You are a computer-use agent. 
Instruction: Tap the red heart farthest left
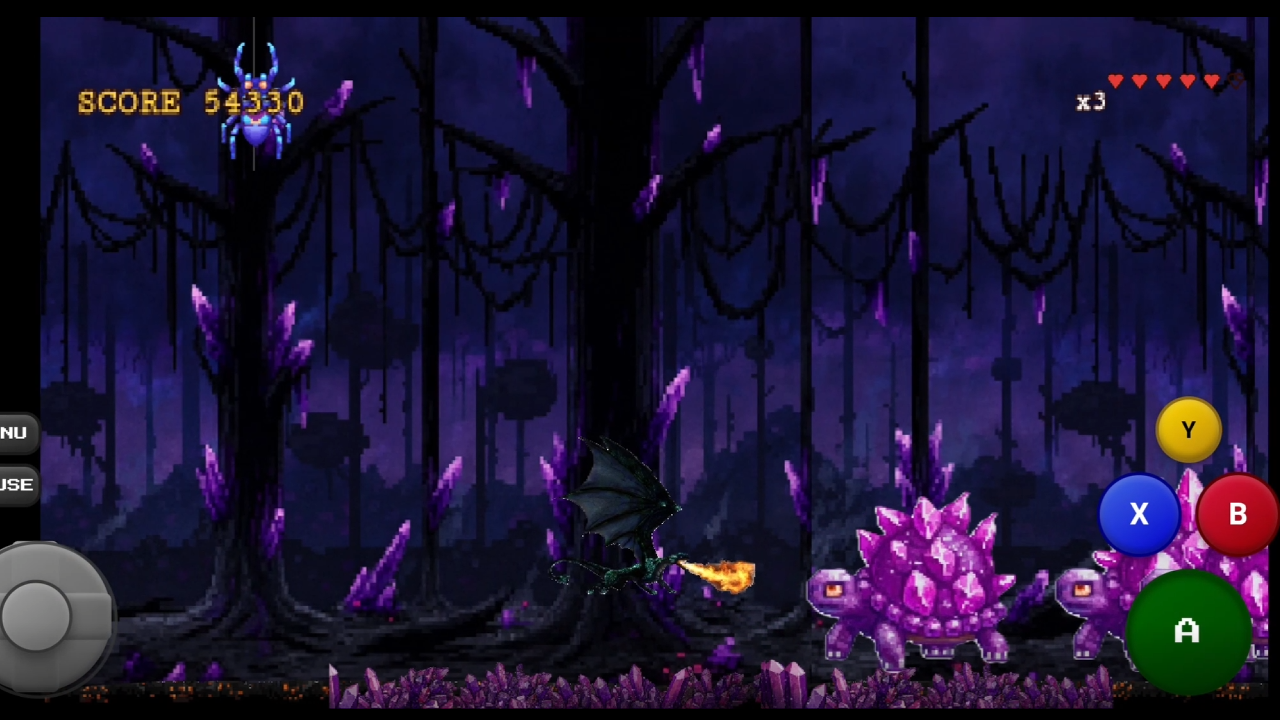click(x=1115, y=81)
